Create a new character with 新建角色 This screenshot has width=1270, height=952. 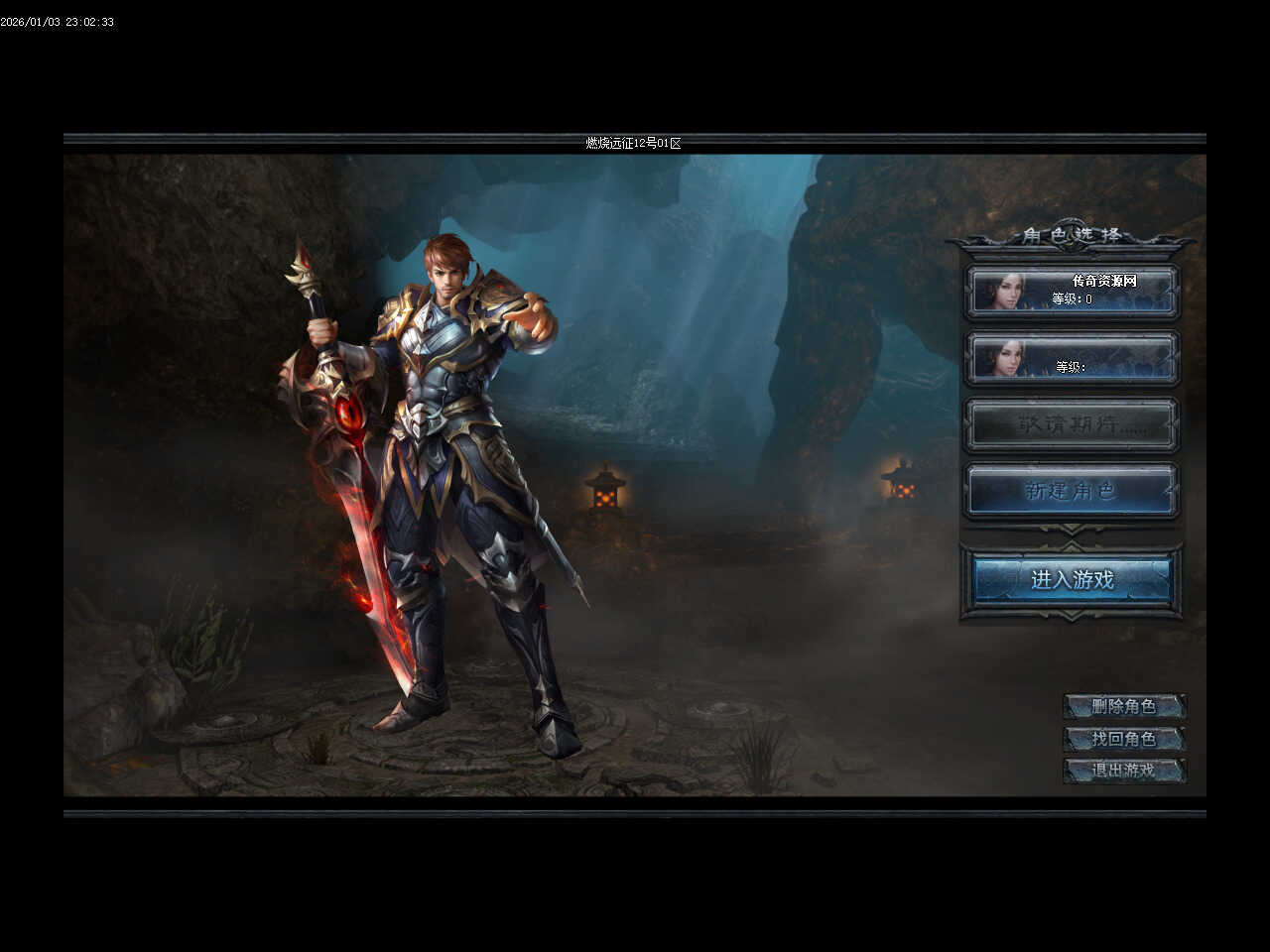[x=1072, y=491]
